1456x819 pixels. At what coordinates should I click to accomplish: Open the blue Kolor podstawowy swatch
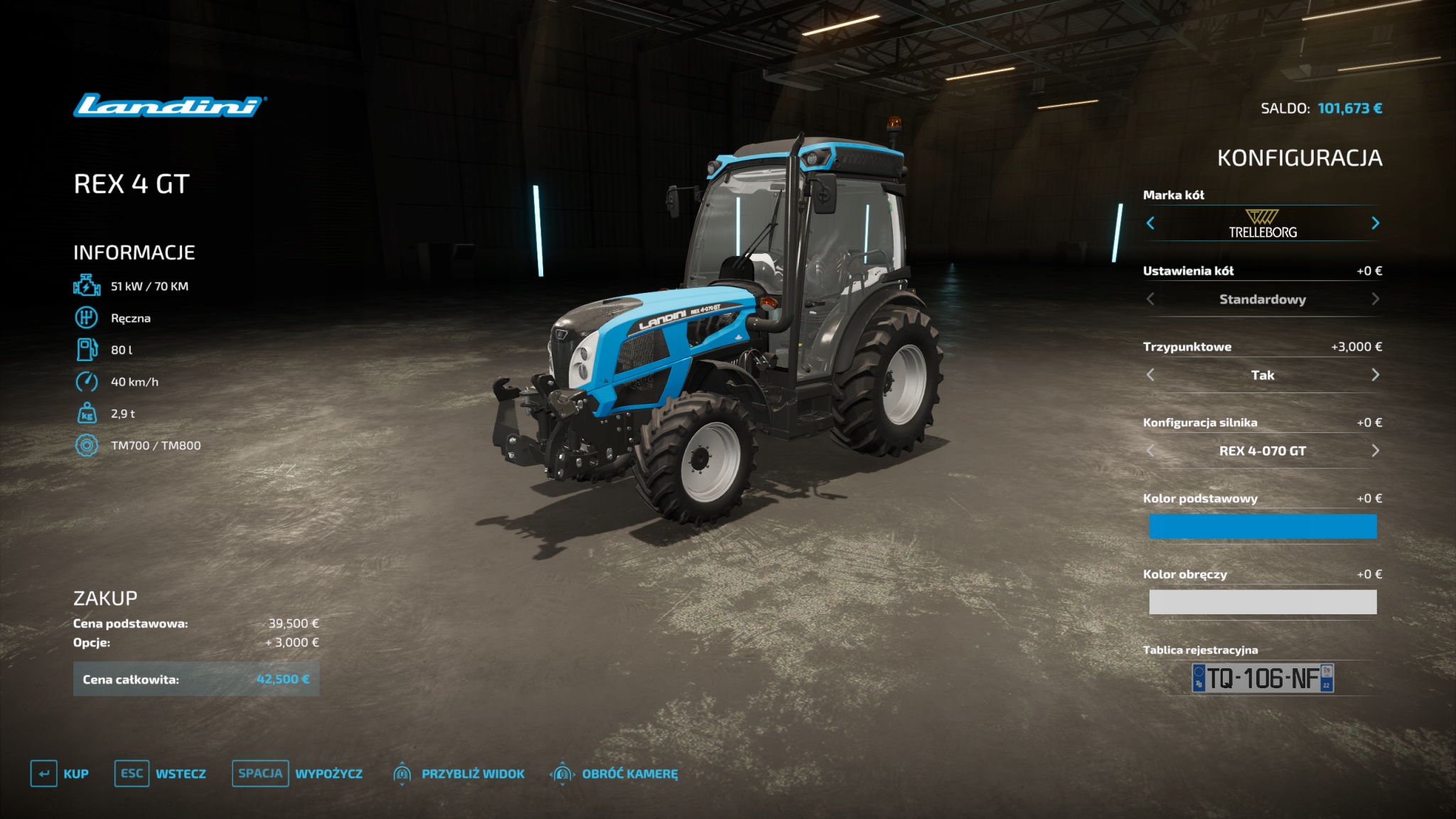click(1263, 527)
